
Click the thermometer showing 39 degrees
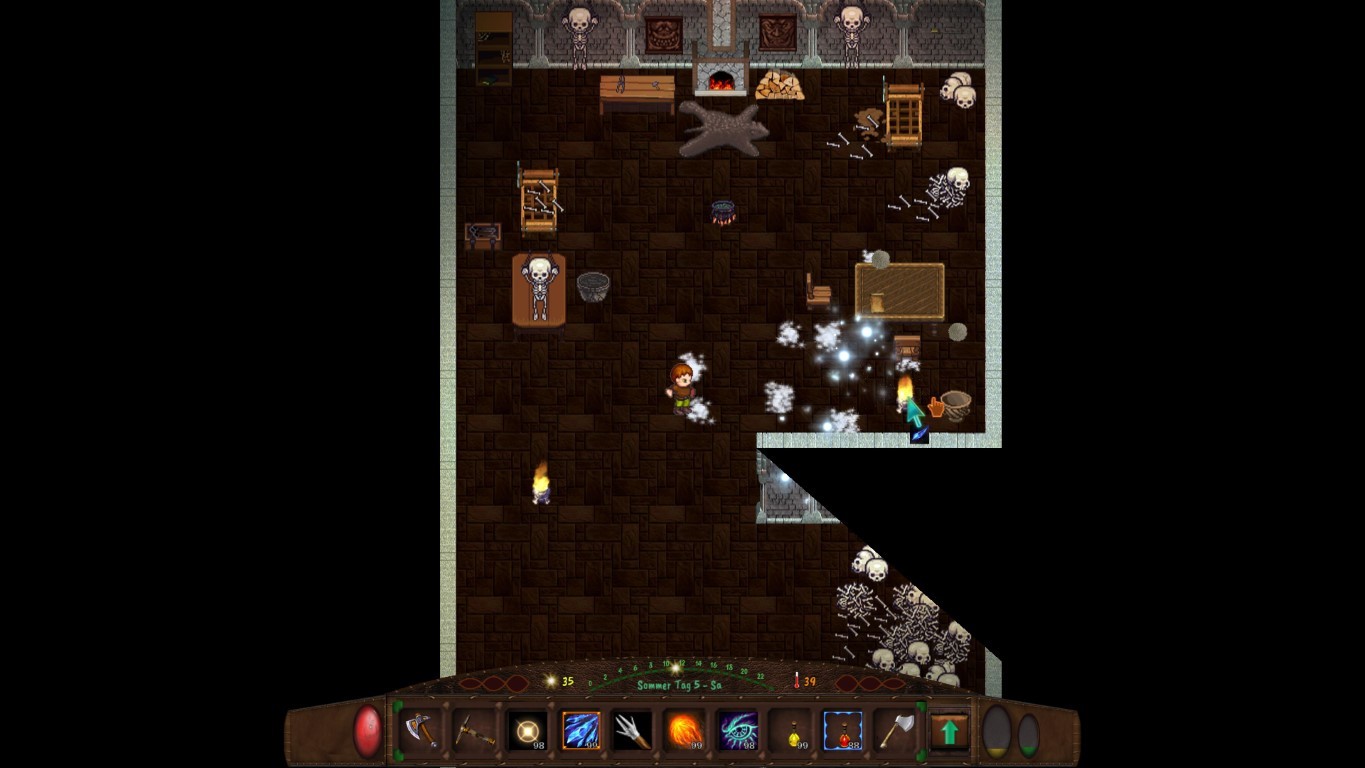pos(798,679)
